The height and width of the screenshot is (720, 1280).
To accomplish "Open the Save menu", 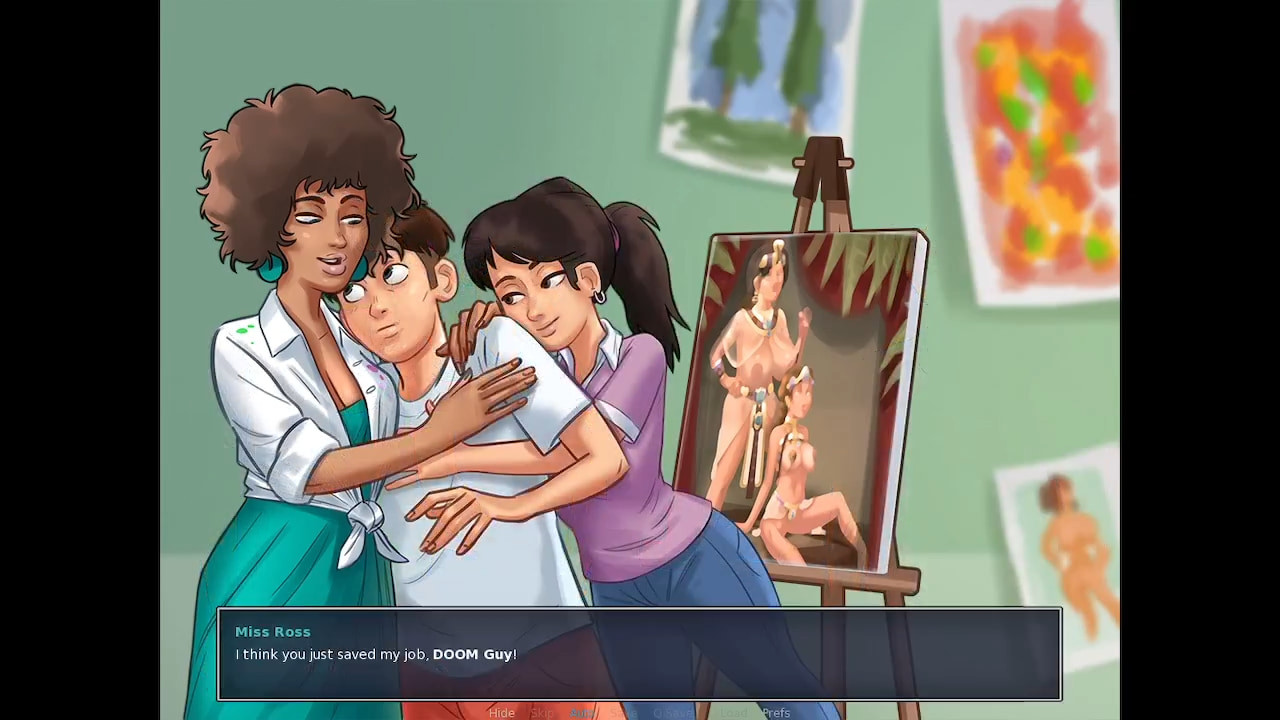I will (624, 712).
